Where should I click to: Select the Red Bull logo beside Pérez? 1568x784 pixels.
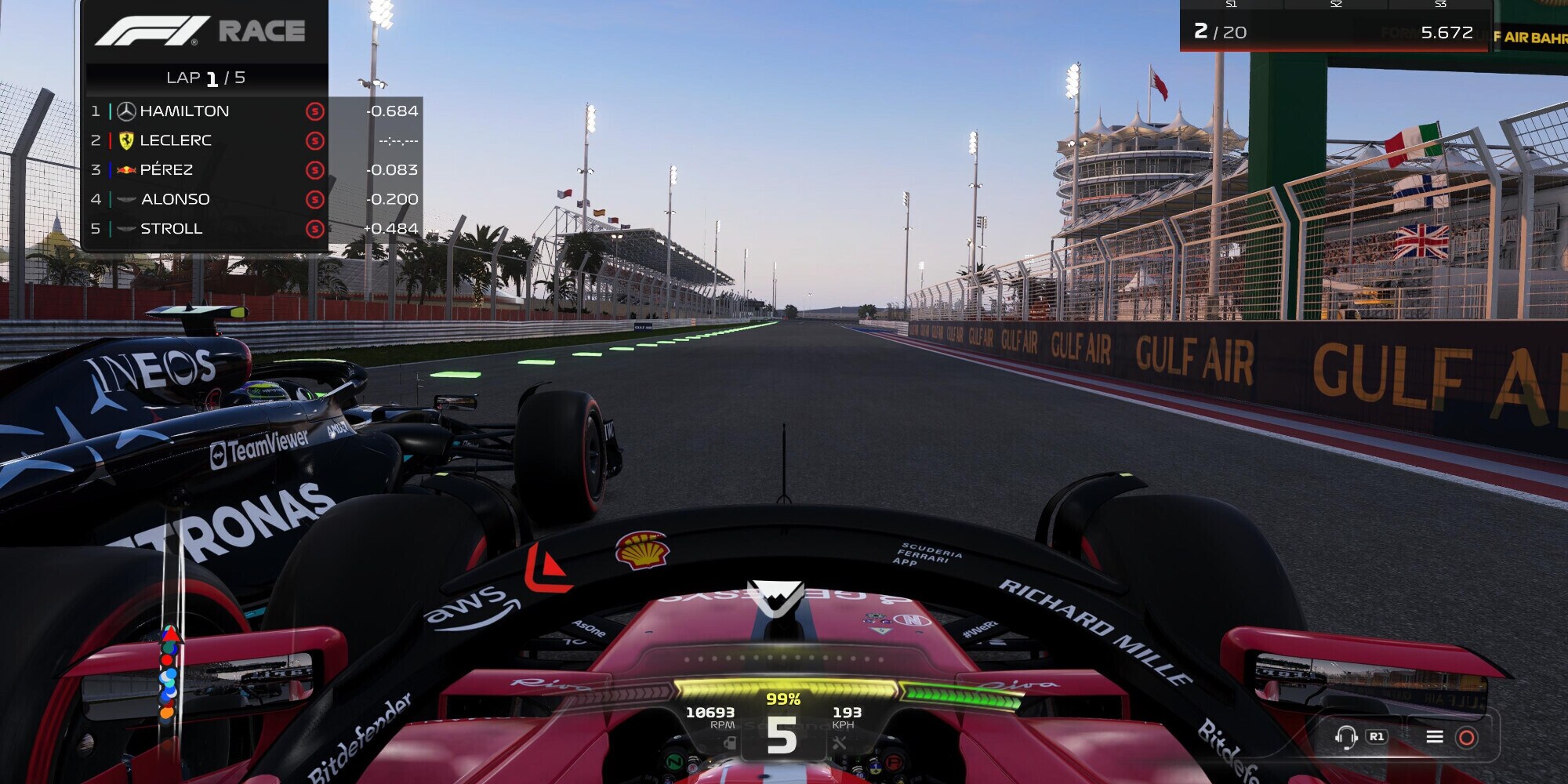[125, 169]
